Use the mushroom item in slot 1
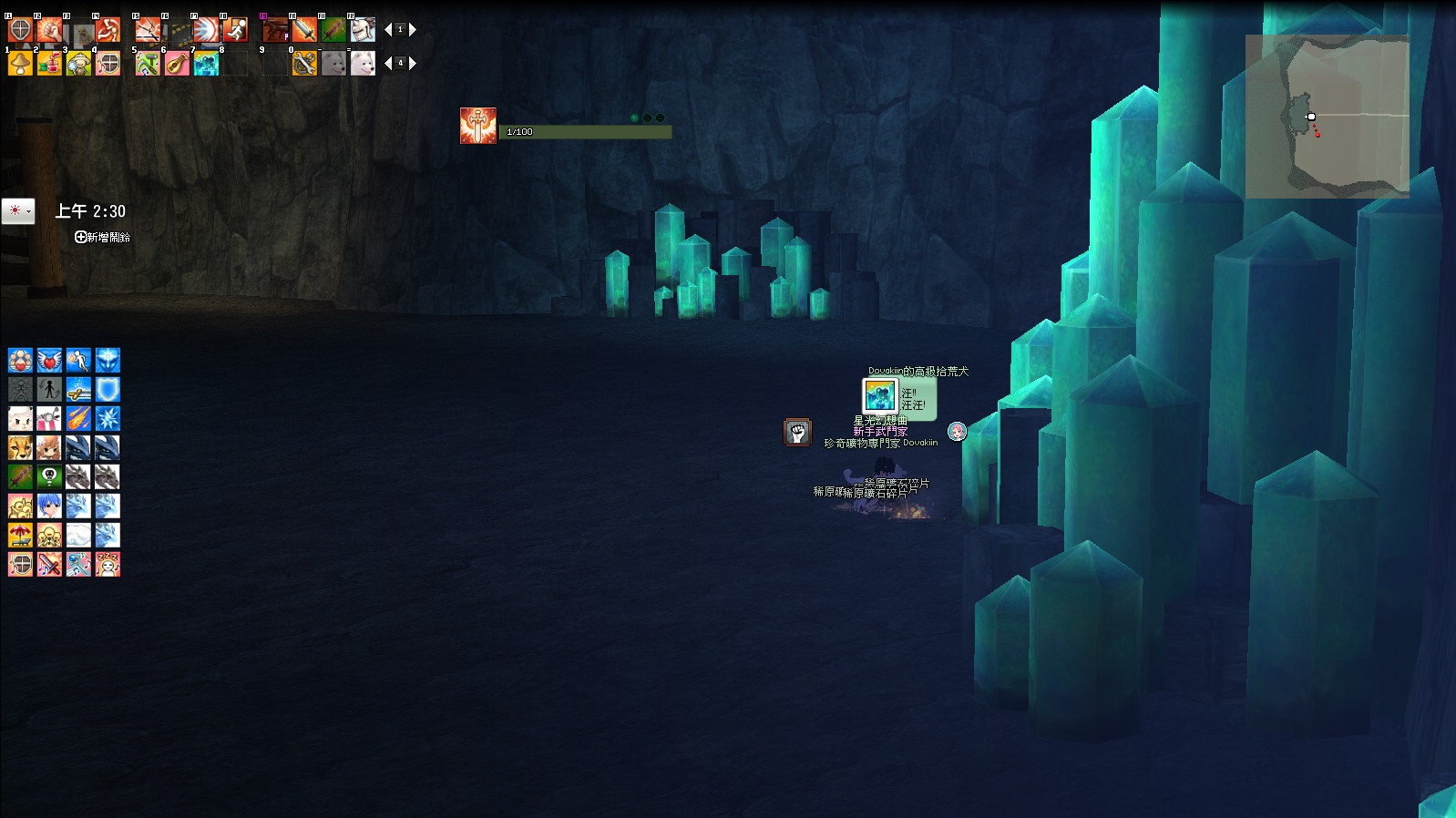The image size is (1456, 818). point(20,64)
